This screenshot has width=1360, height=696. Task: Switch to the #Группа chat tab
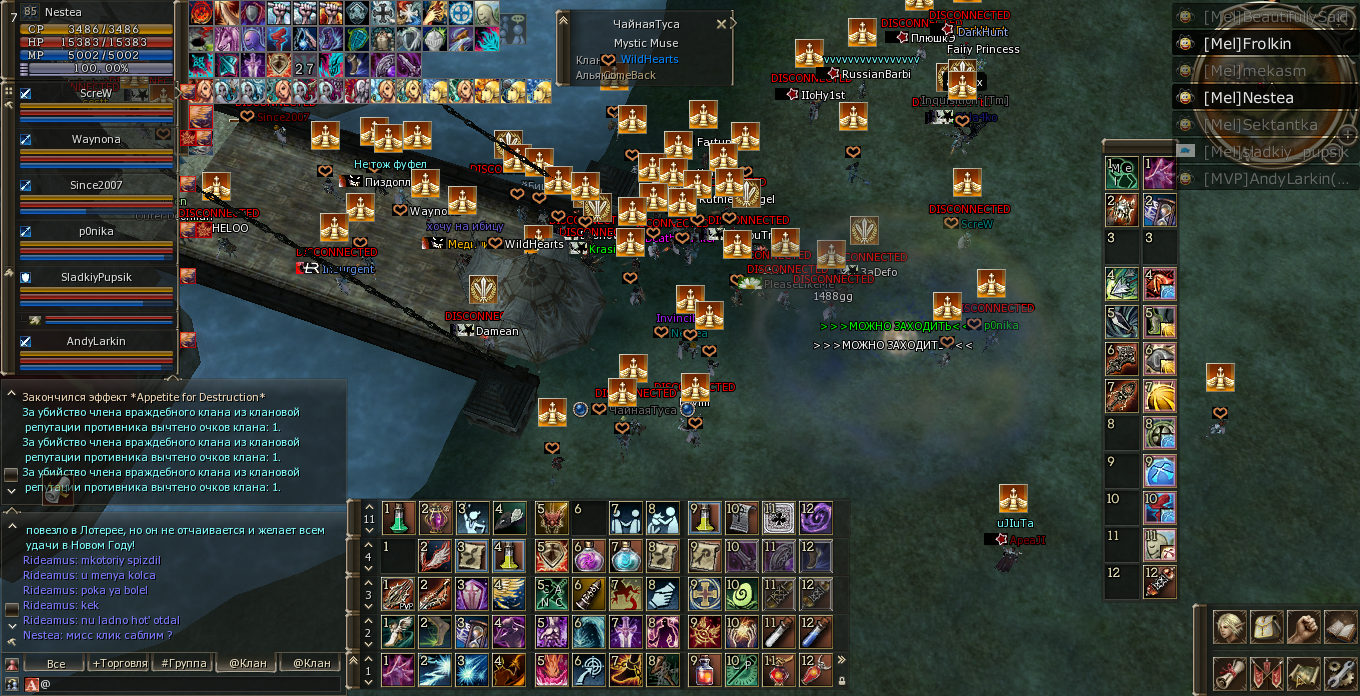[x=182, y=663]
